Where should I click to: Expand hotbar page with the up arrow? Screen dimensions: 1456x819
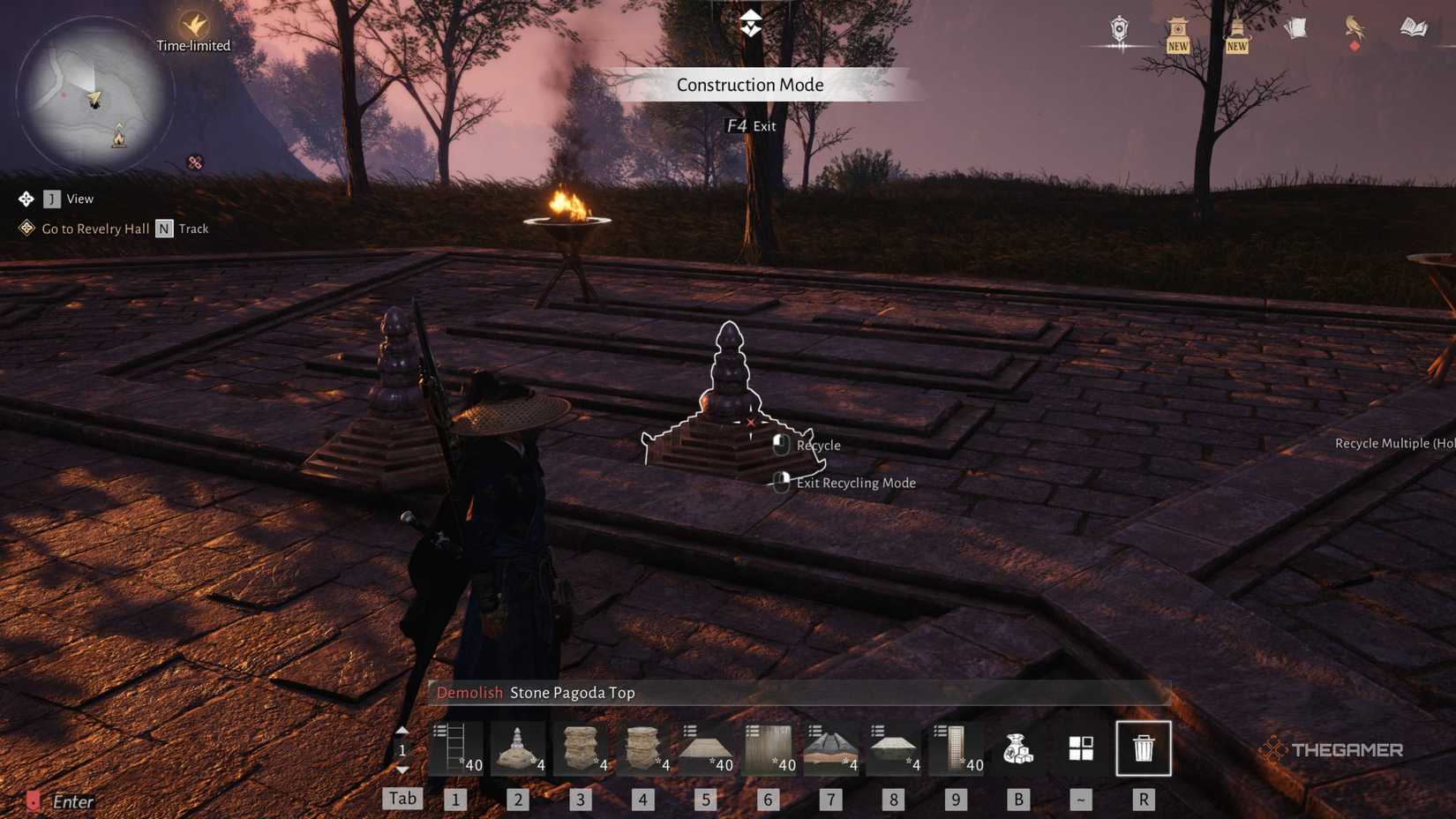point(402,732)
